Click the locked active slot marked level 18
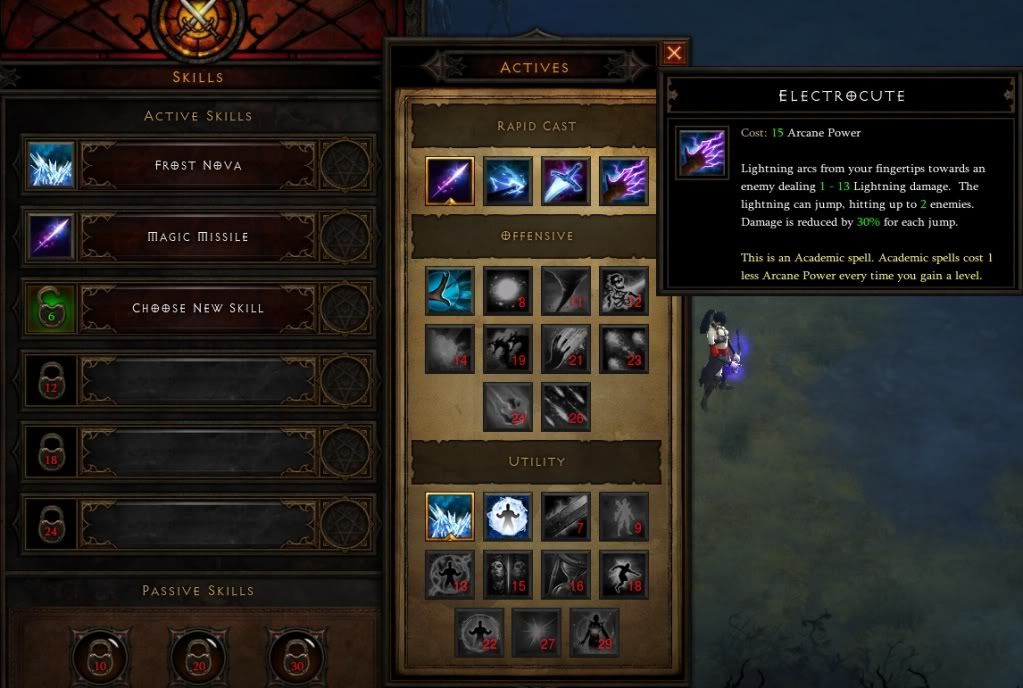The width and height of the screenshot is (1023, 688). click(x=52, y=452)
